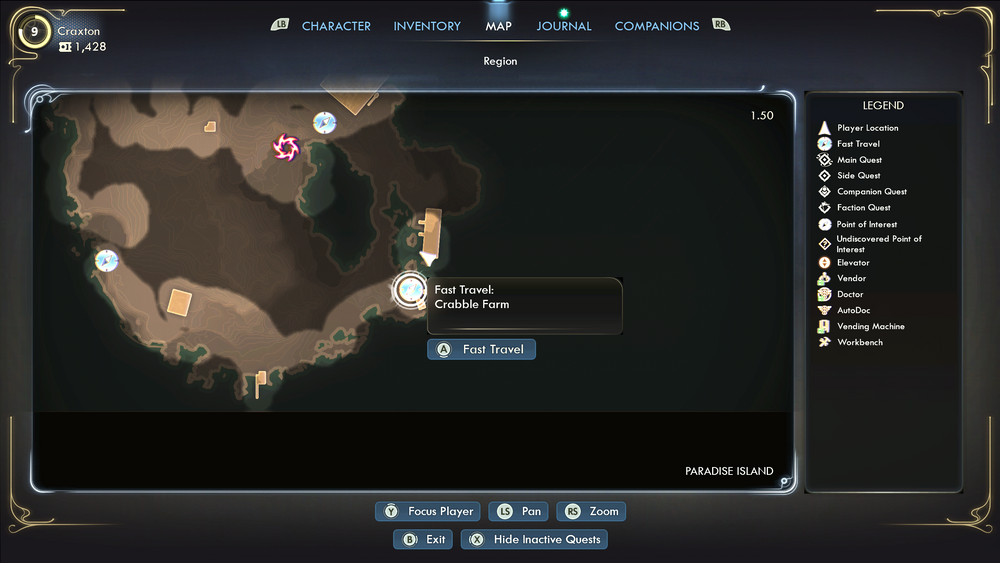The height and width of the screenshot is (563, 1000).
Task: Click the Focus Player button
Action: 428,511
